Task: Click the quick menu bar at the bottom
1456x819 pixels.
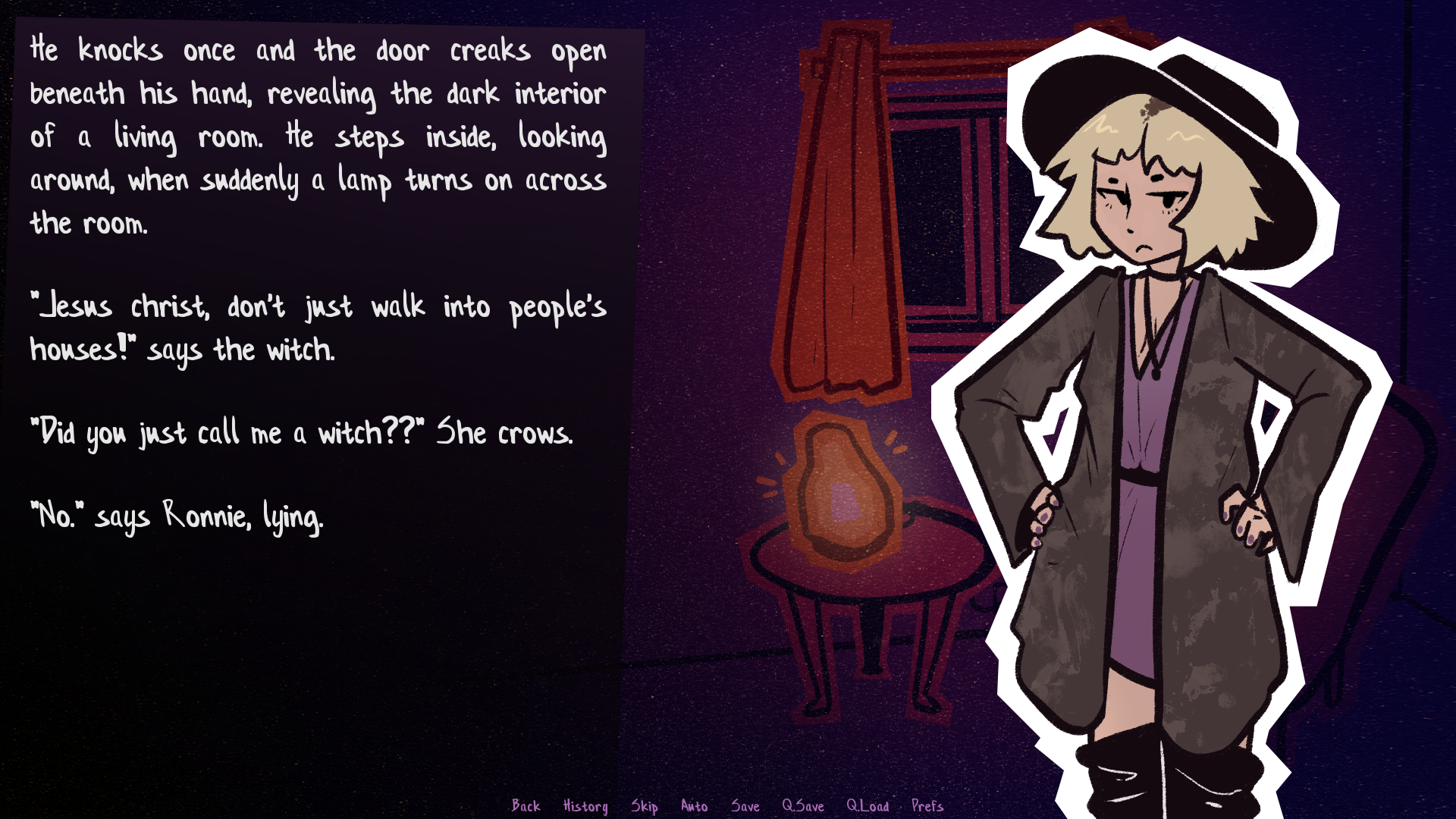Action: click(728, 806)
